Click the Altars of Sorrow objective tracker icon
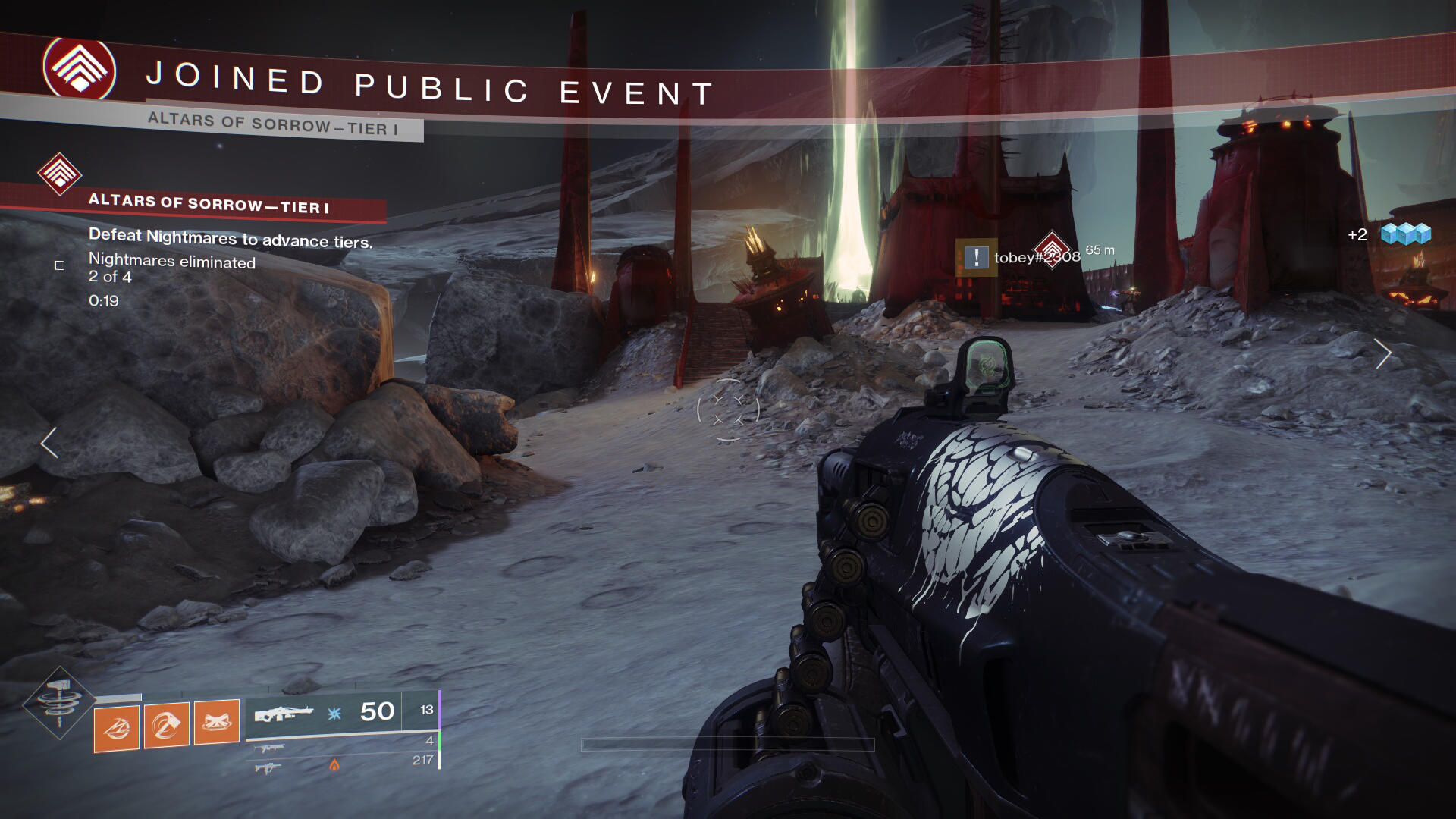This screenshot has height=819, width=1456. [60, 174]
